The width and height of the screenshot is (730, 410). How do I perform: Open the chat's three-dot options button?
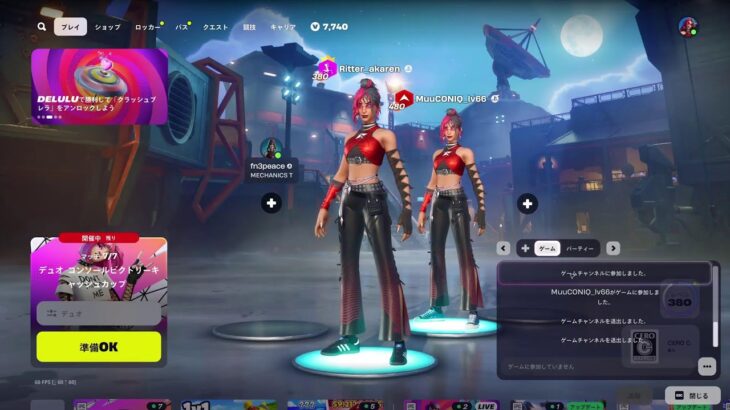pos(706,366)
